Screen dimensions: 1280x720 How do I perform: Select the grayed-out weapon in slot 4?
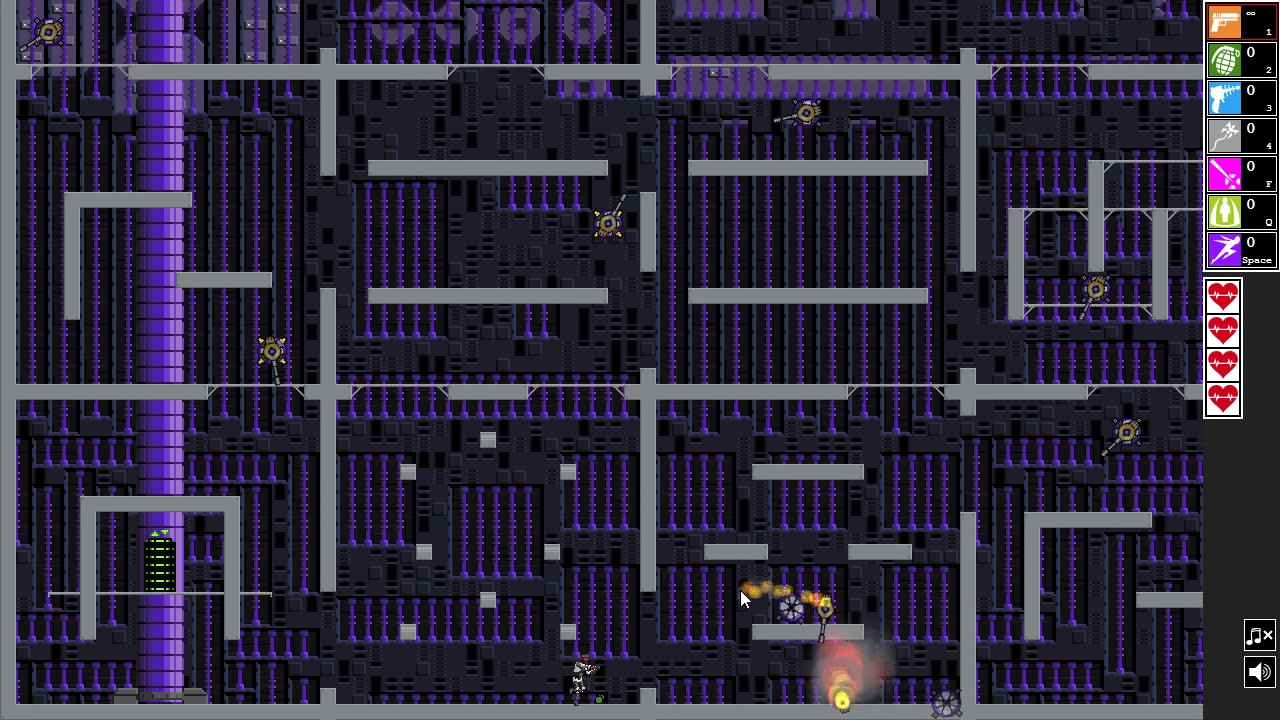[1225, 135]
